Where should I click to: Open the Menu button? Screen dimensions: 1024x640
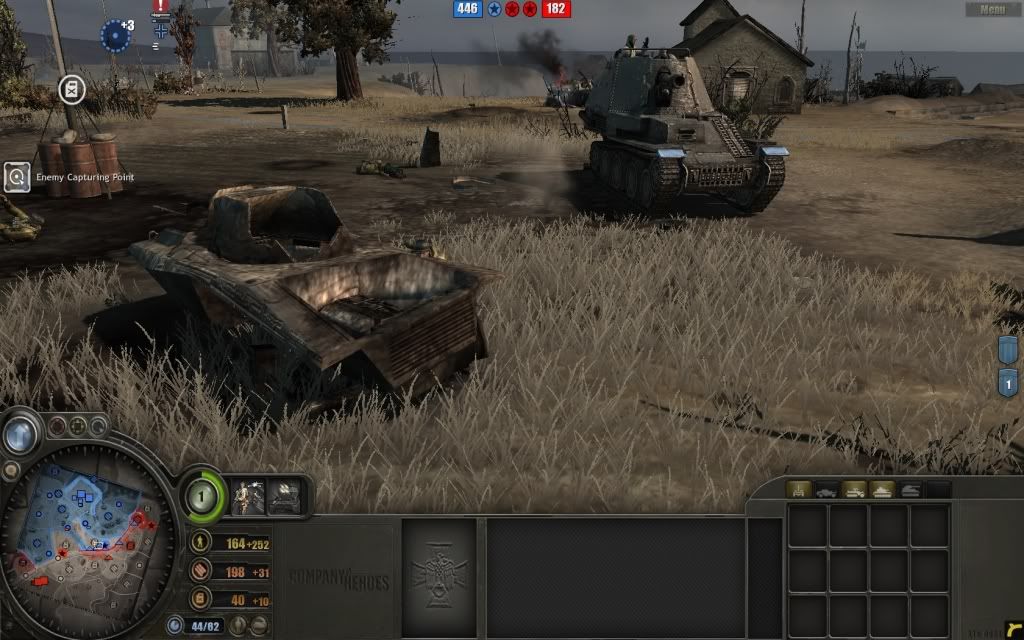click(992, 9)
